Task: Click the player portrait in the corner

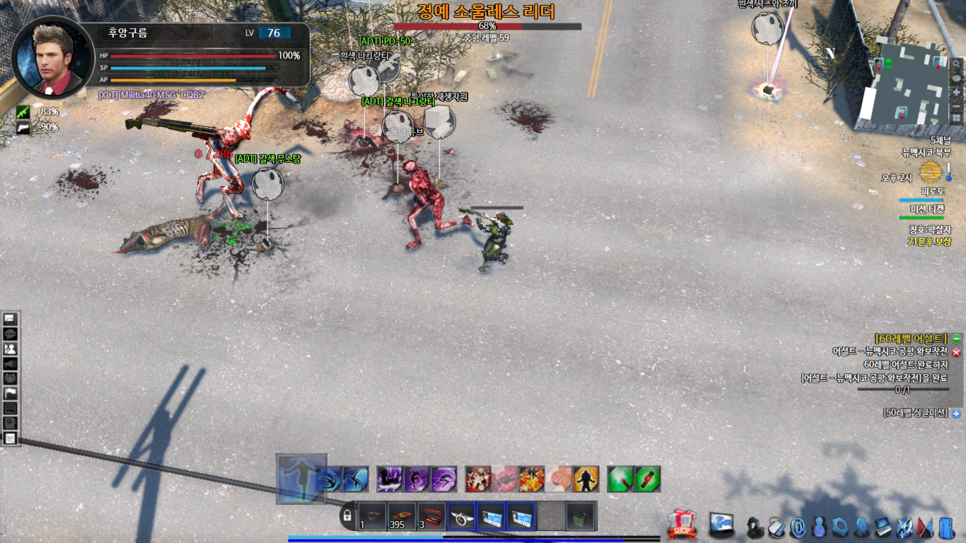Action: 52,56
